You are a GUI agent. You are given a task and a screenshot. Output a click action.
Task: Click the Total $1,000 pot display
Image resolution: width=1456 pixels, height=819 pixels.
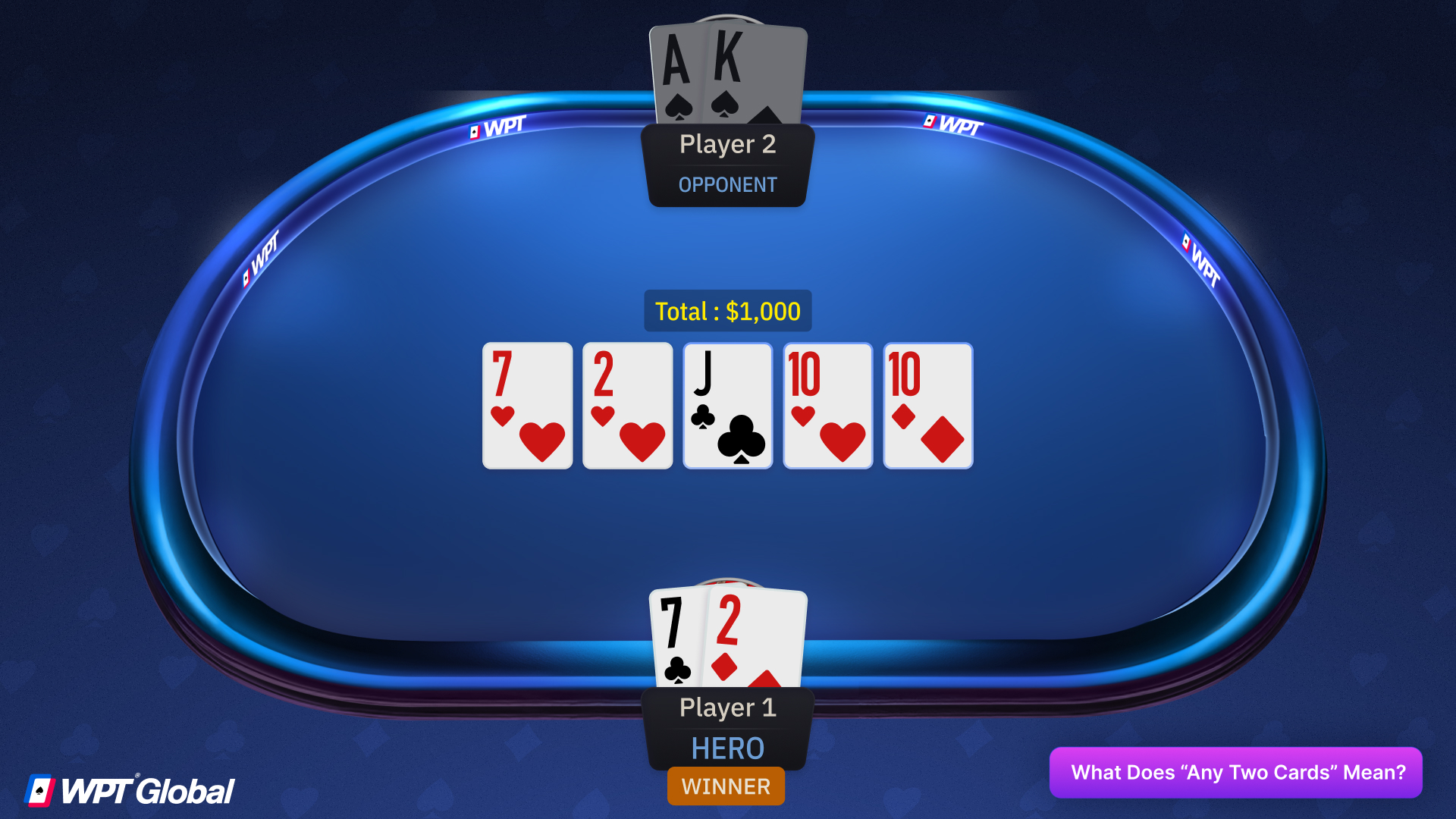[726, 311]
